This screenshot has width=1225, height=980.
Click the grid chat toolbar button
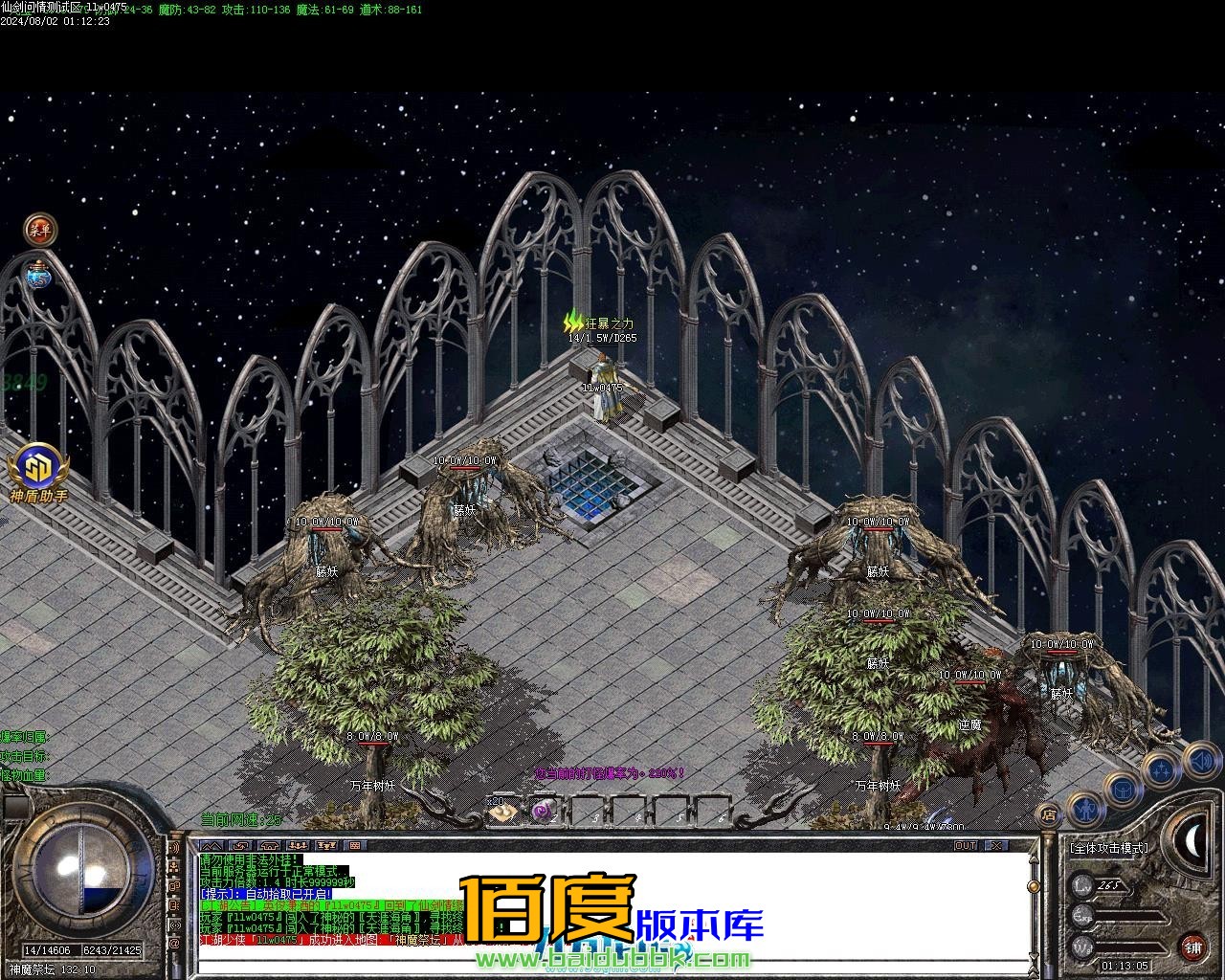pyautogui.click(x=354, y=846)
